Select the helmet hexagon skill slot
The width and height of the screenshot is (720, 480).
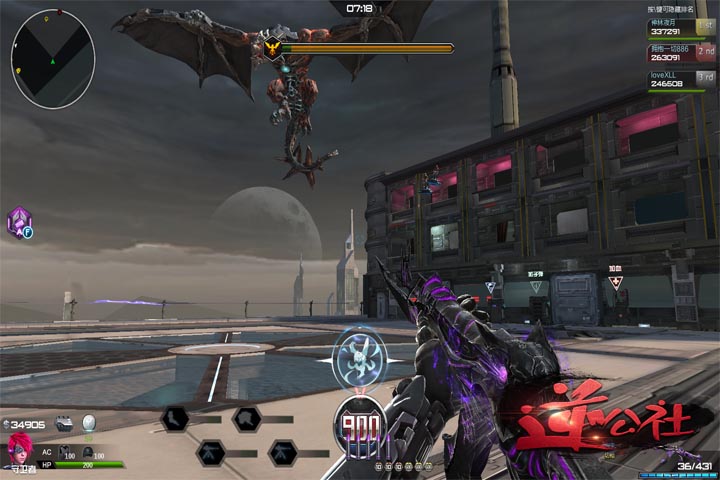coord(246,418)
